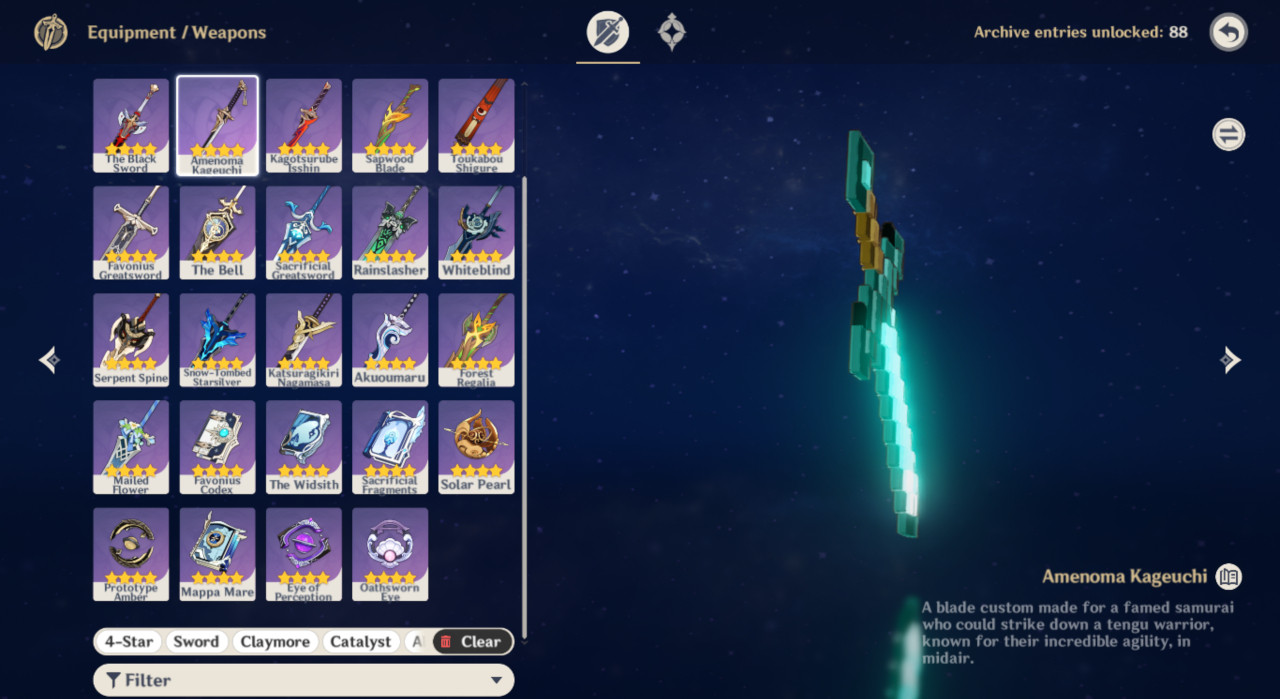View the Mappa Mare catalyst
1280x699 pixels.
coord(217,553)
